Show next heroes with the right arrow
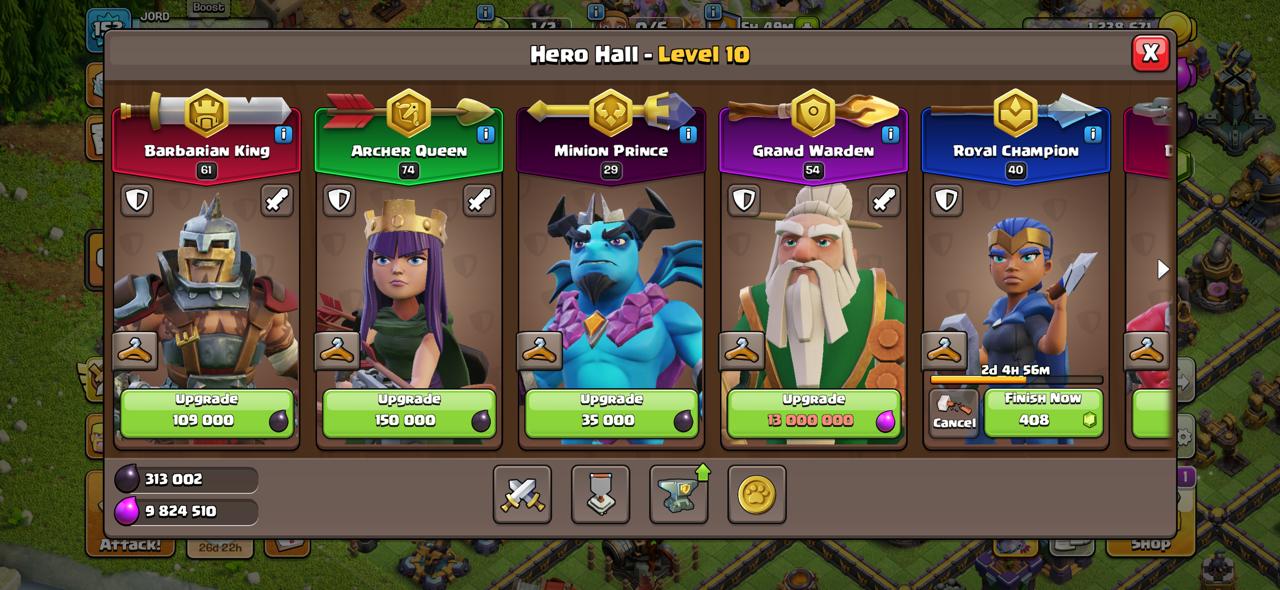Image resolution: width=1280 pixels, height=590 pixels. [1163, 269]
